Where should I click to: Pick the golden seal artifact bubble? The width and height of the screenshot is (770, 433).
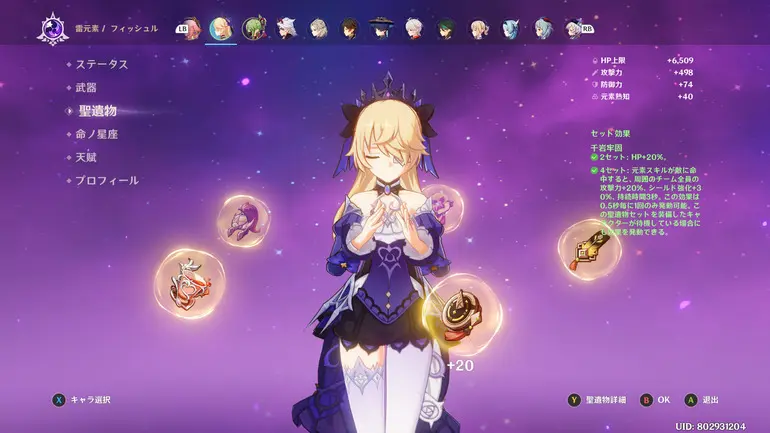(590, 250)
